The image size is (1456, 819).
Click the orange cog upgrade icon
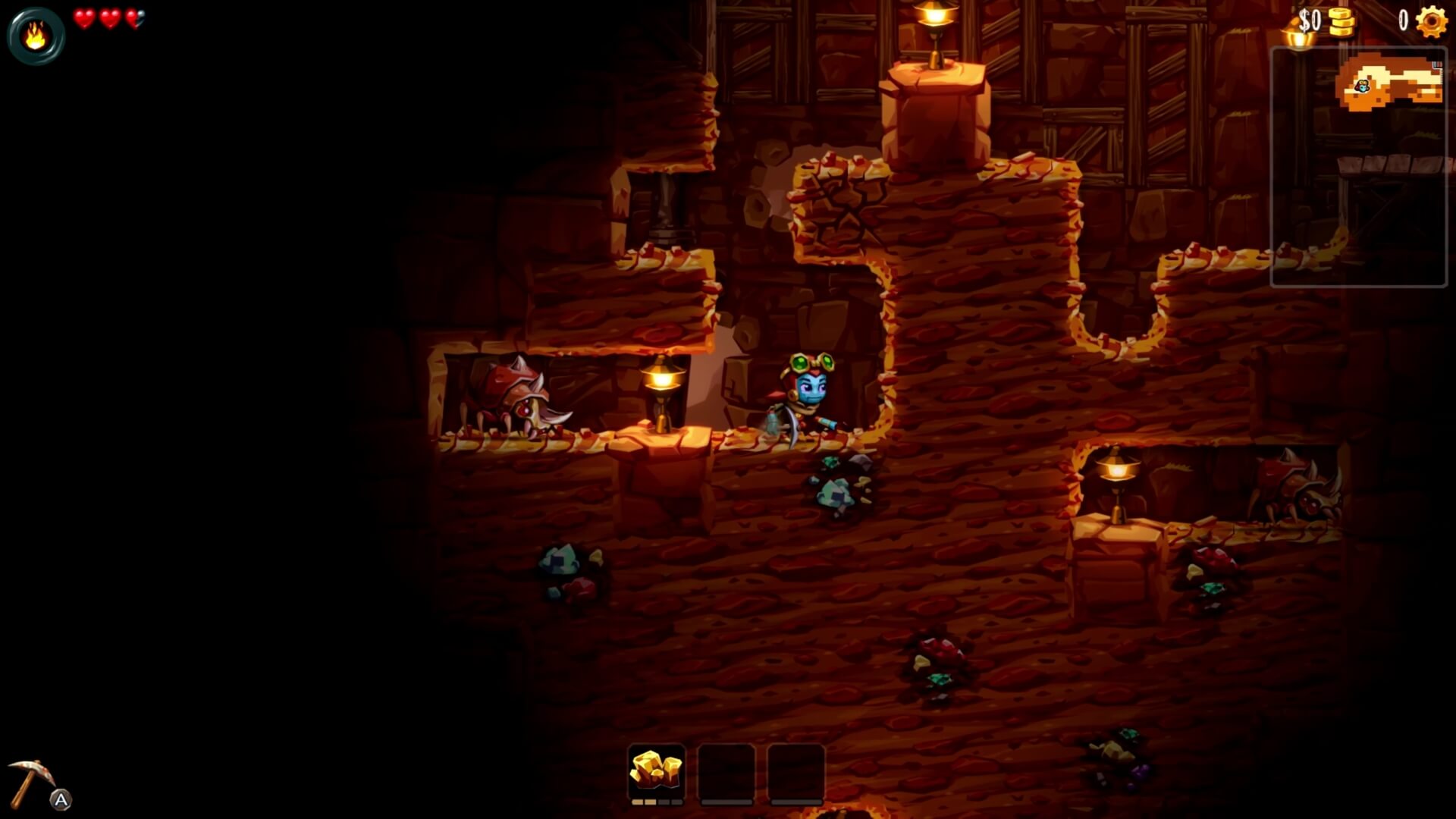[x=1432, y=21]
